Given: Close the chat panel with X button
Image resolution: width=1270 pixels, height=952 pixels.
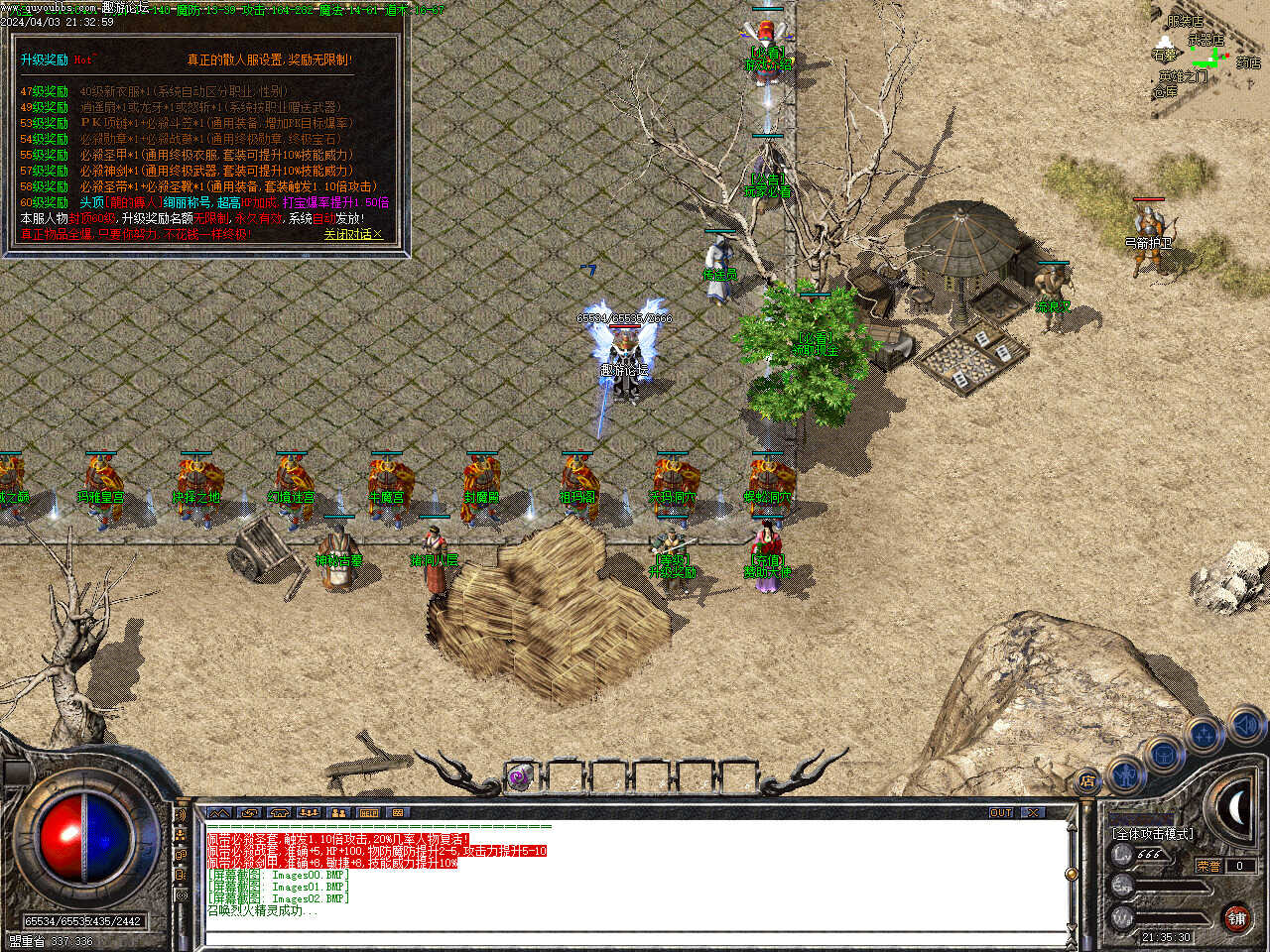Looking at the screenshot, I should (x=1034, y=812).
